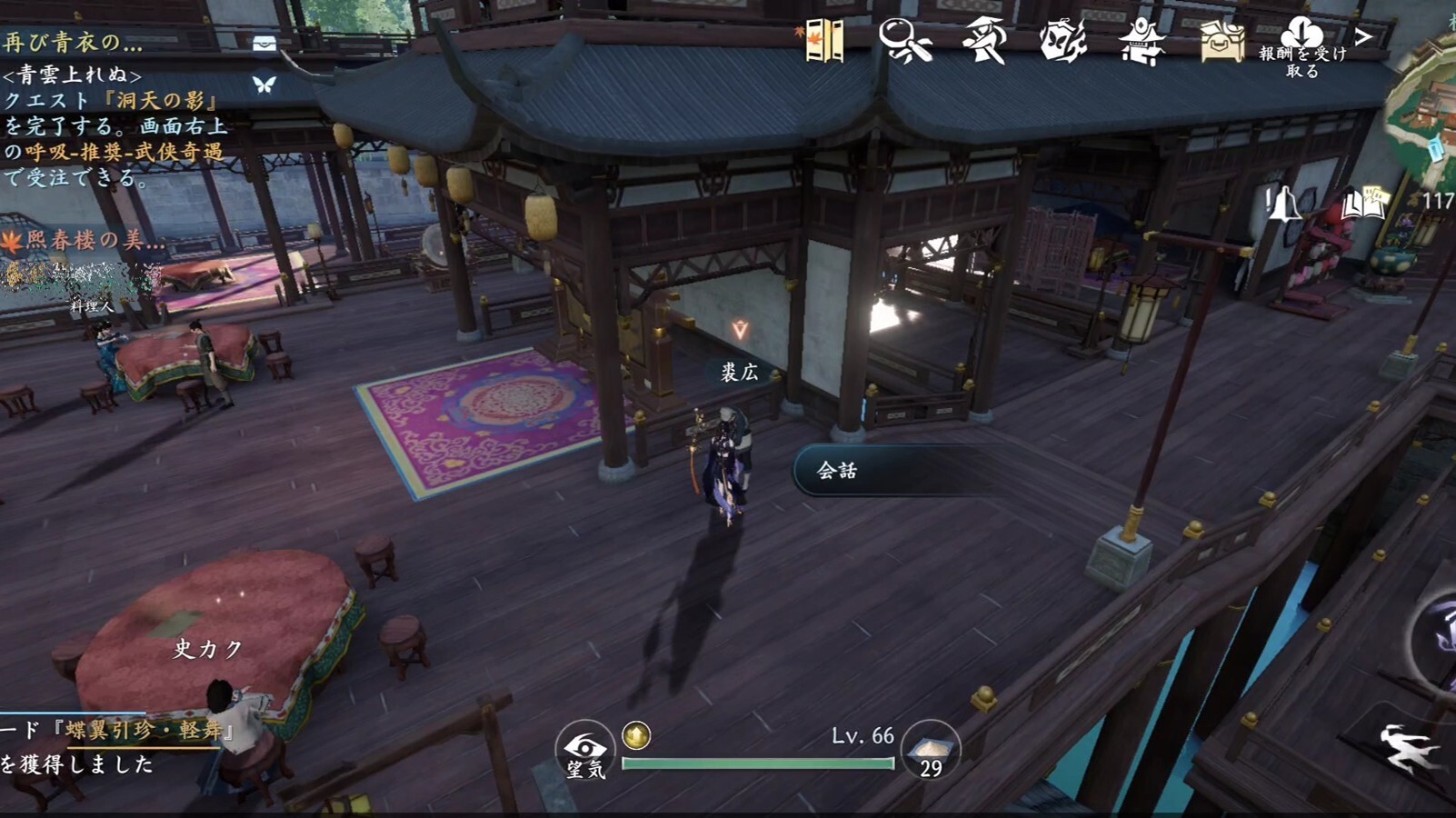
Task: Expand the top menu with the arrow
Action: click(x=1363, y=36)
